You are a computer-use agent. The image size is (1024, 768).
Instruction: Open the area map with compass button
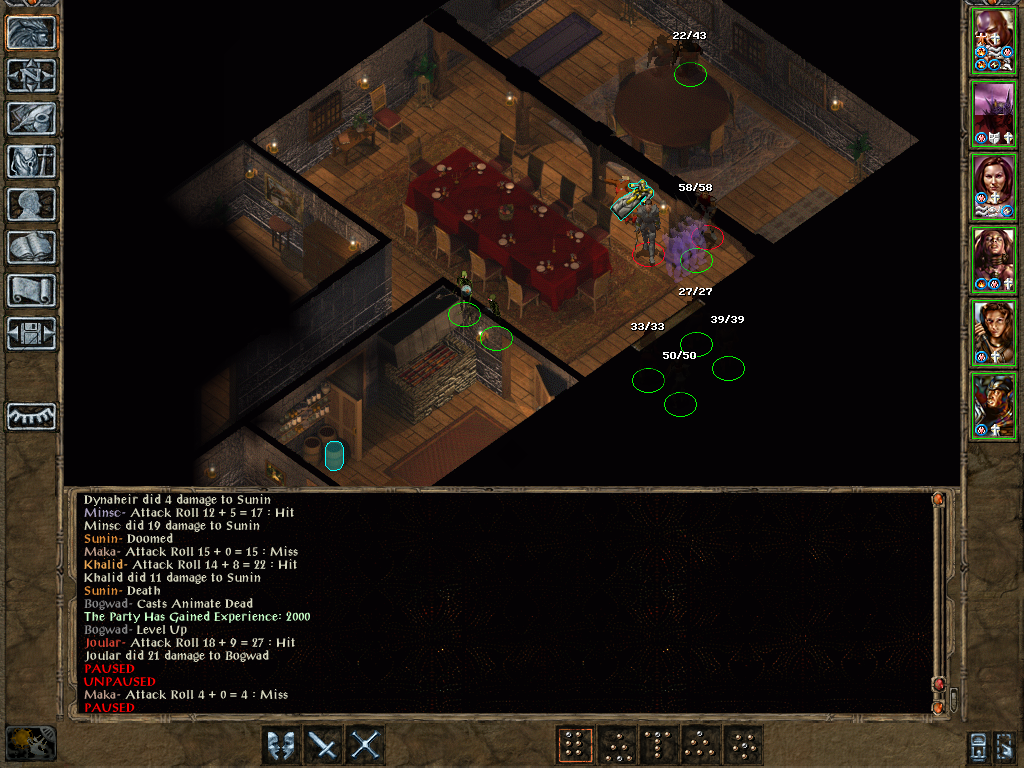[x=32, y=75]
